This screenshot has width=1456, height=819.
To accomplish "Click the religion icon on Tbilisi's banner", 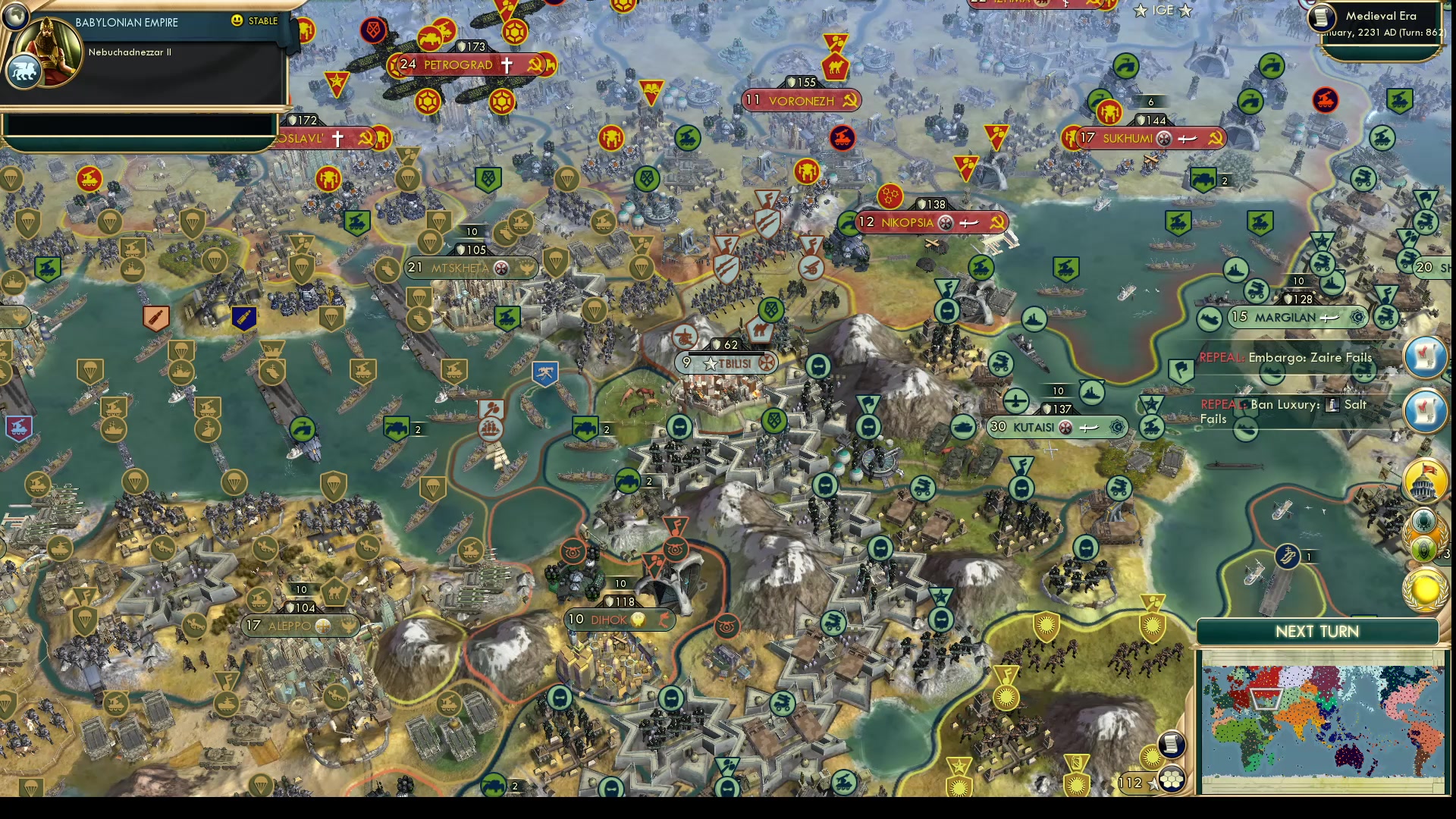I will pos(767,363).
